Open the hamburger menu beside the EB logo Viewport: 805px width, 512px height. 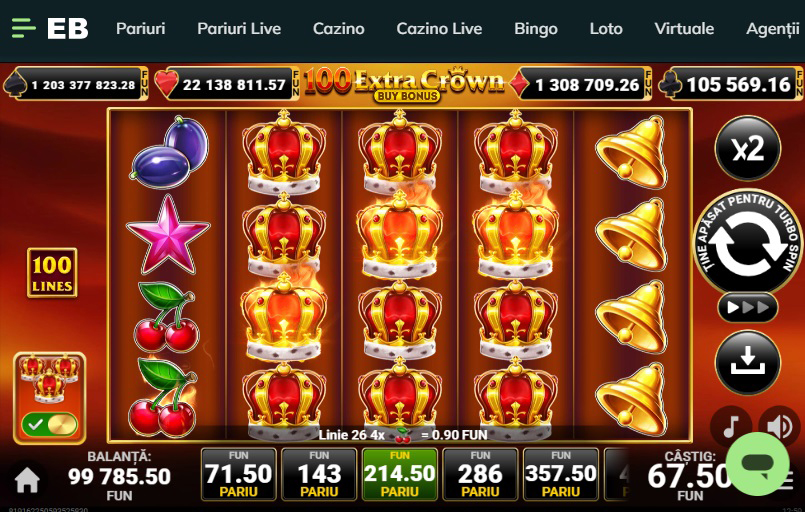[x=23, y=28]
